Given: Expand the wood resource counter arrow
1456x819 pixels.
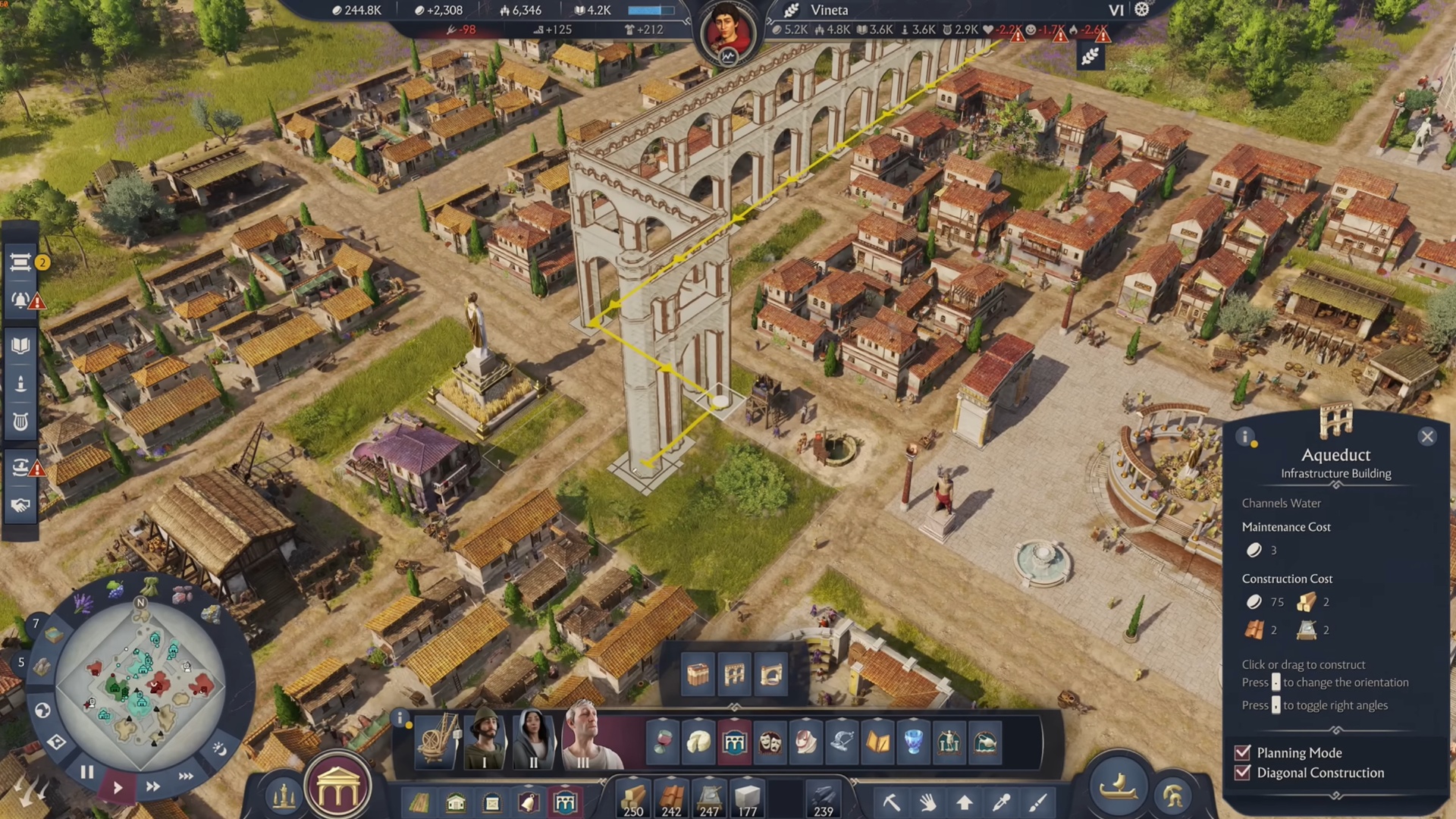Looking at the screenshot, I should (633, 777).
